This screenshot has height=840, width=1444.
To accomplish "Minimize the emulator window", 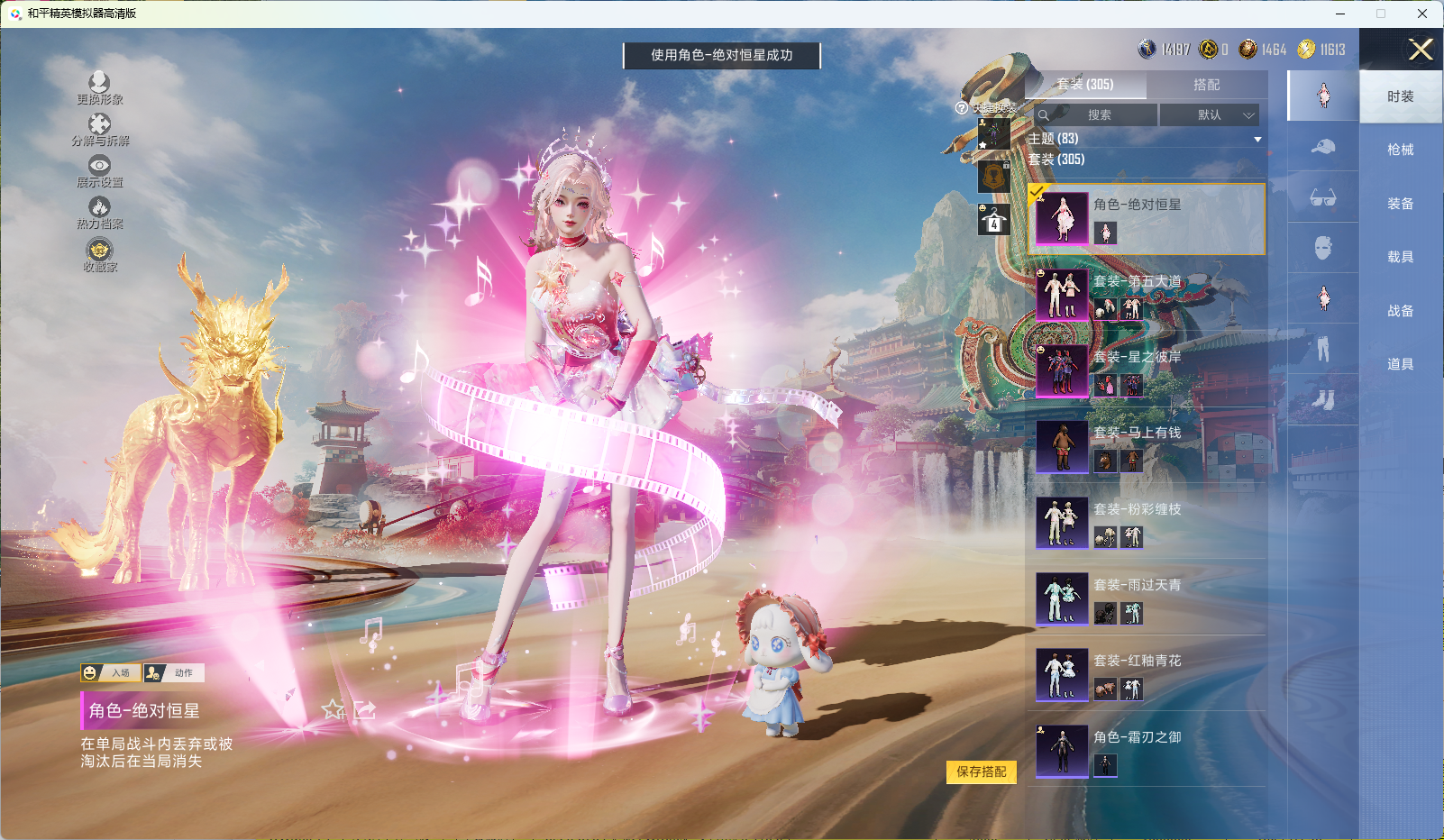I will 1340,14.
